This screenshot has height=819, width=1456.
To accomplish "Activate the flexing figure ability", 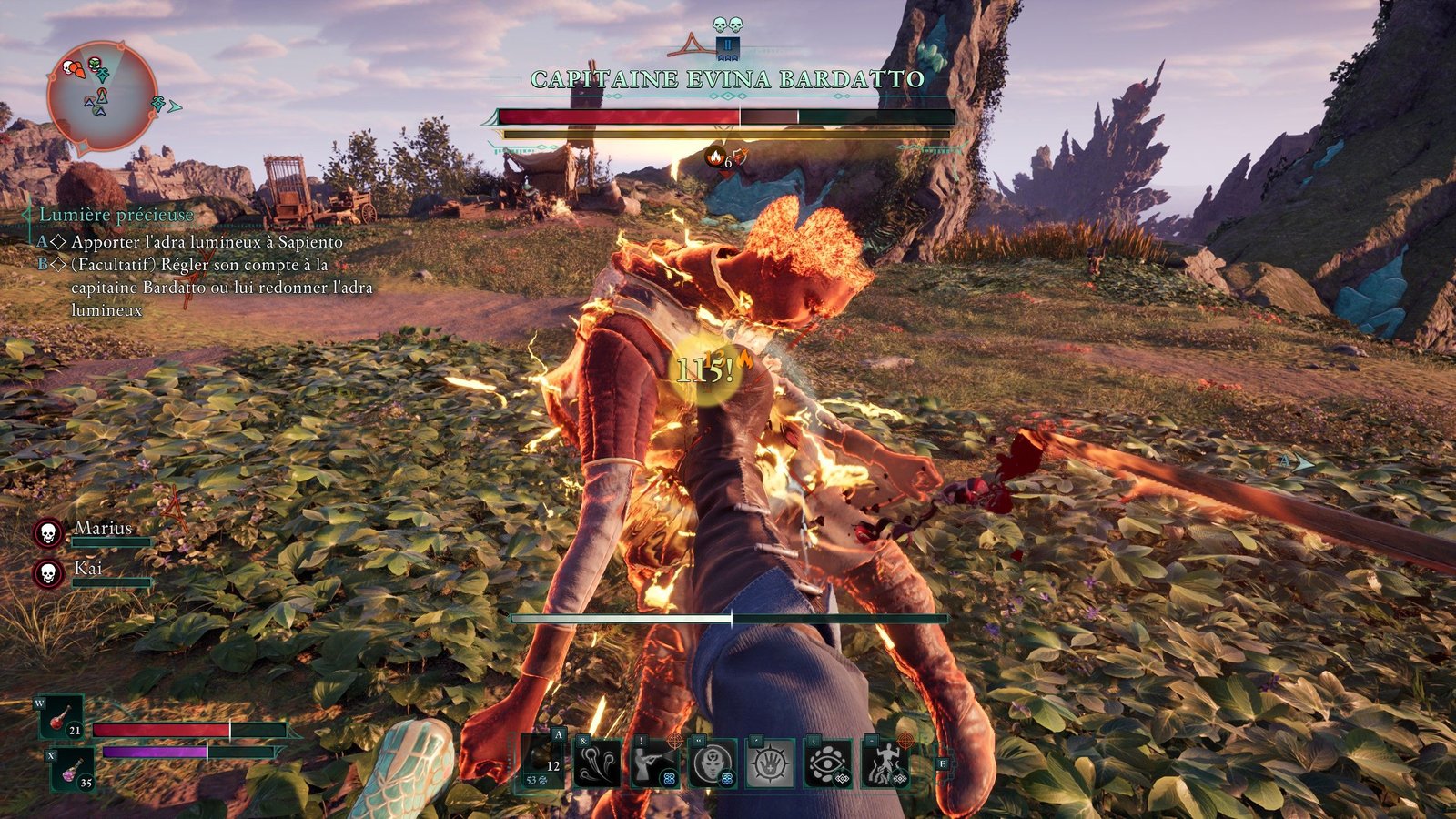I will pyautogui.click(x=885, y=763).
